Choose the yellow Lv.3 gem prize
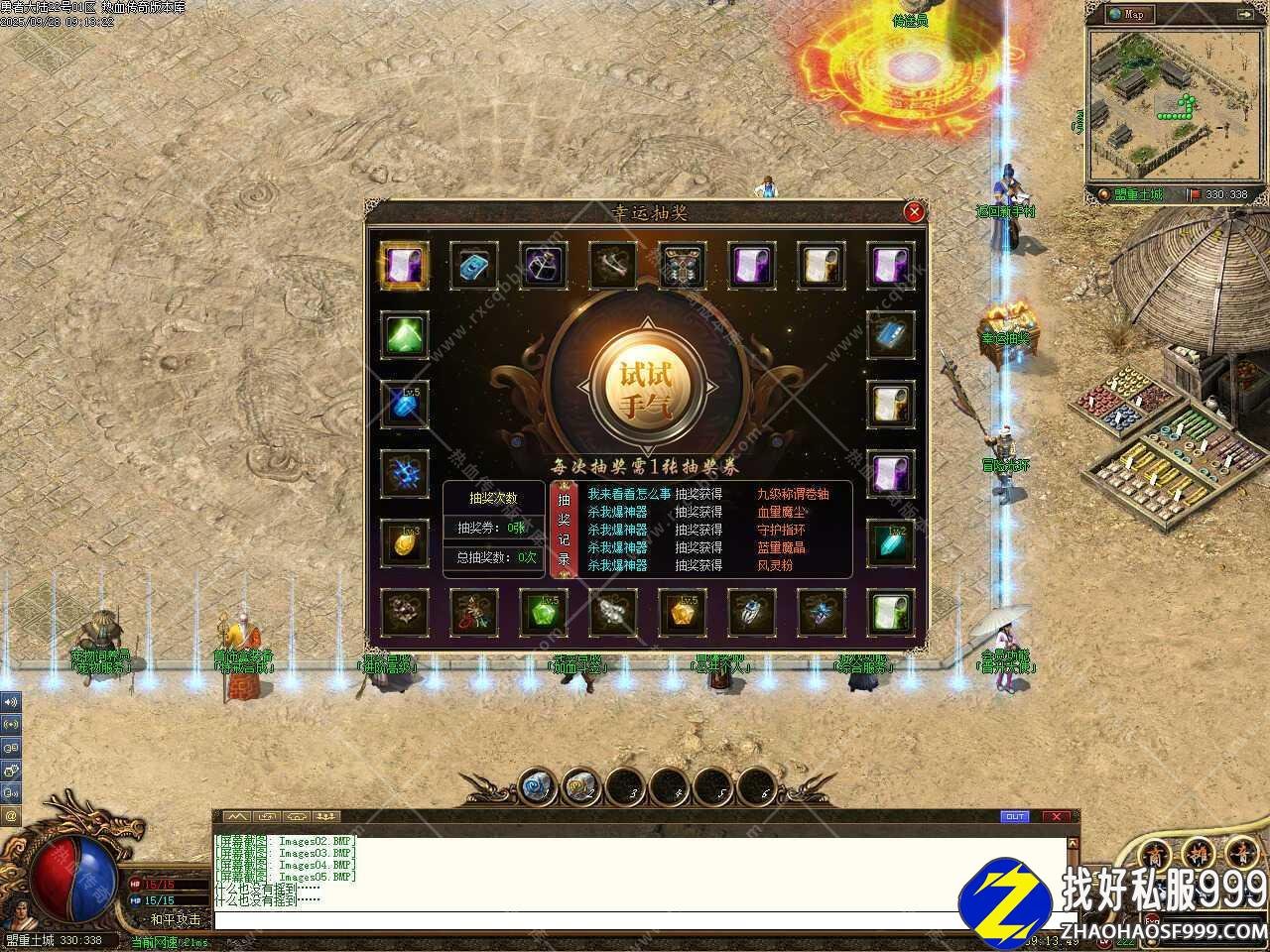Screen dimensions: 1270x952 [x=404, y=542]
